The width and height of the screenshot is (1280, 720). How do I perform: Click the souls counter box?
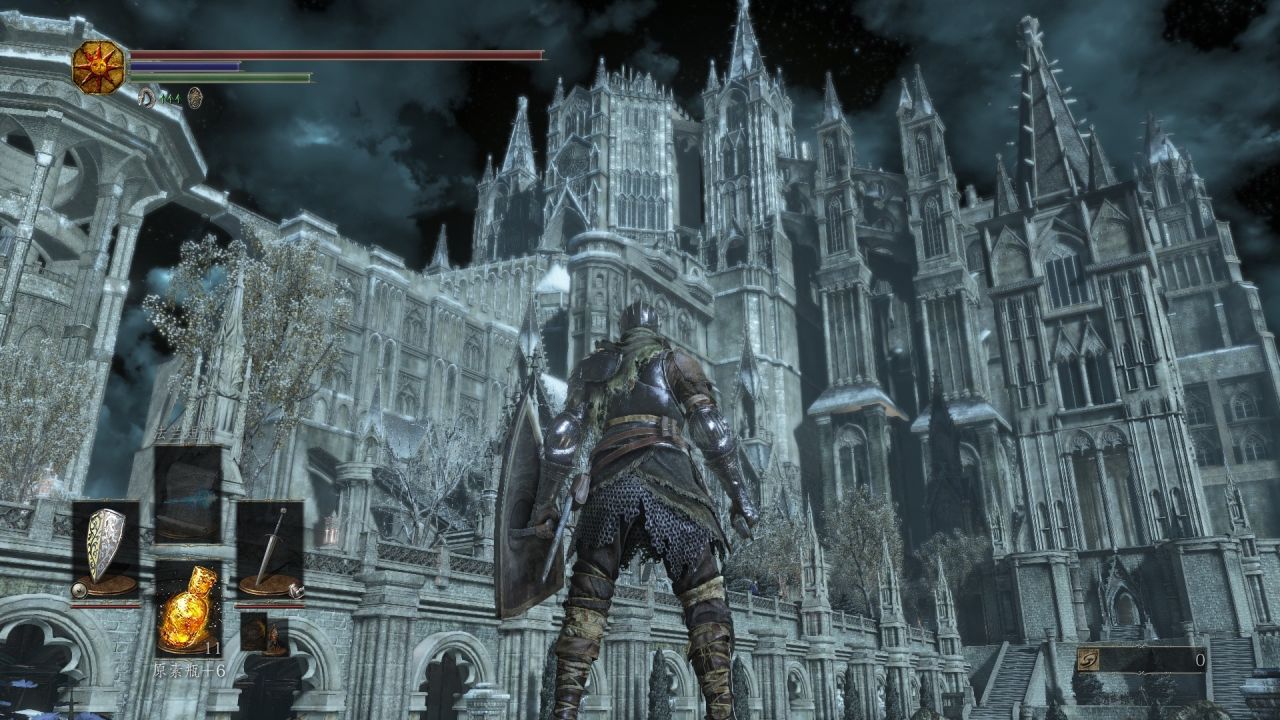coord(1142,660)
